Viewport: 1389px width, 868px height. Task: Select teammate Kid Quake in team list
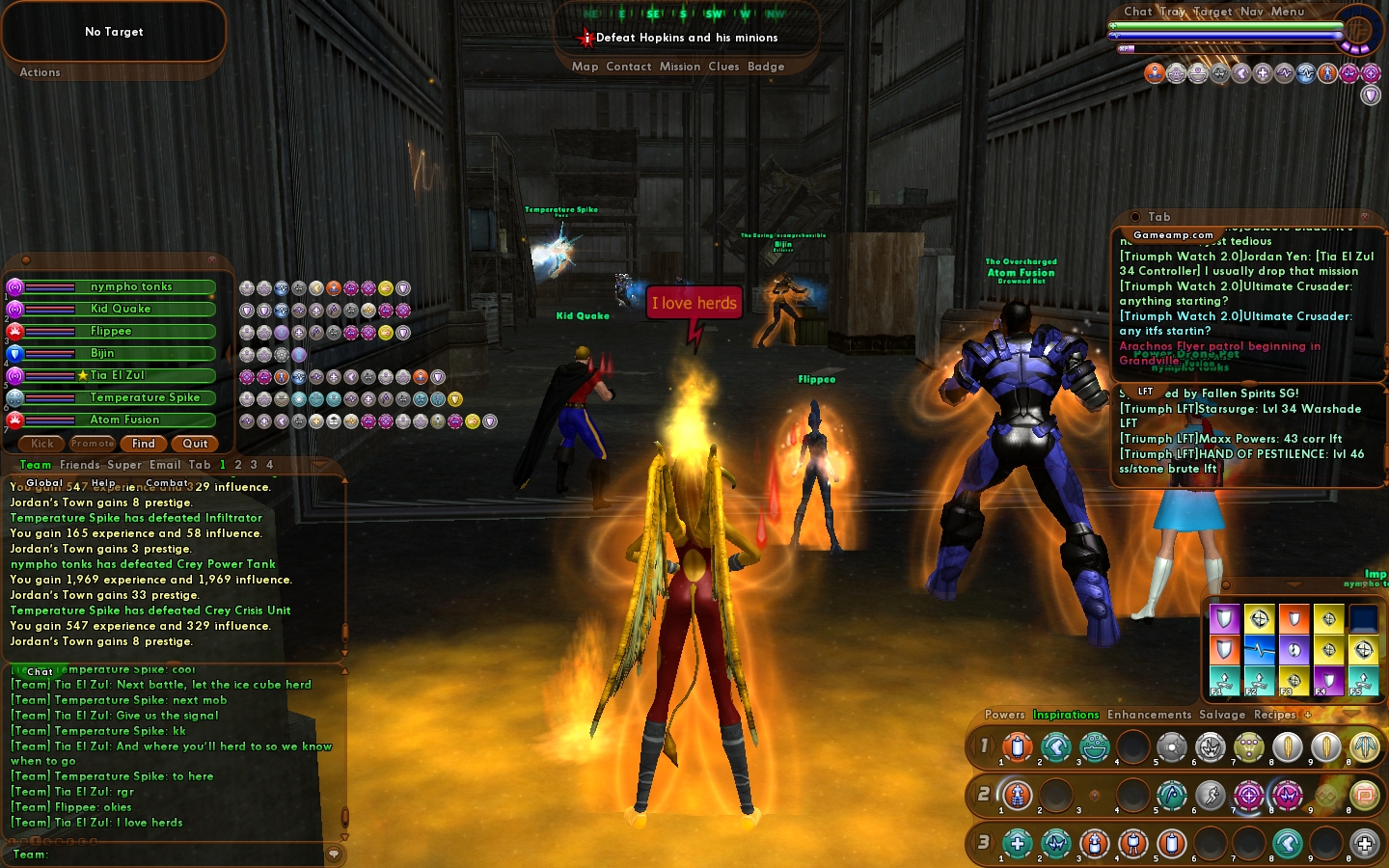pyautogui.click(x=120, y=309)
